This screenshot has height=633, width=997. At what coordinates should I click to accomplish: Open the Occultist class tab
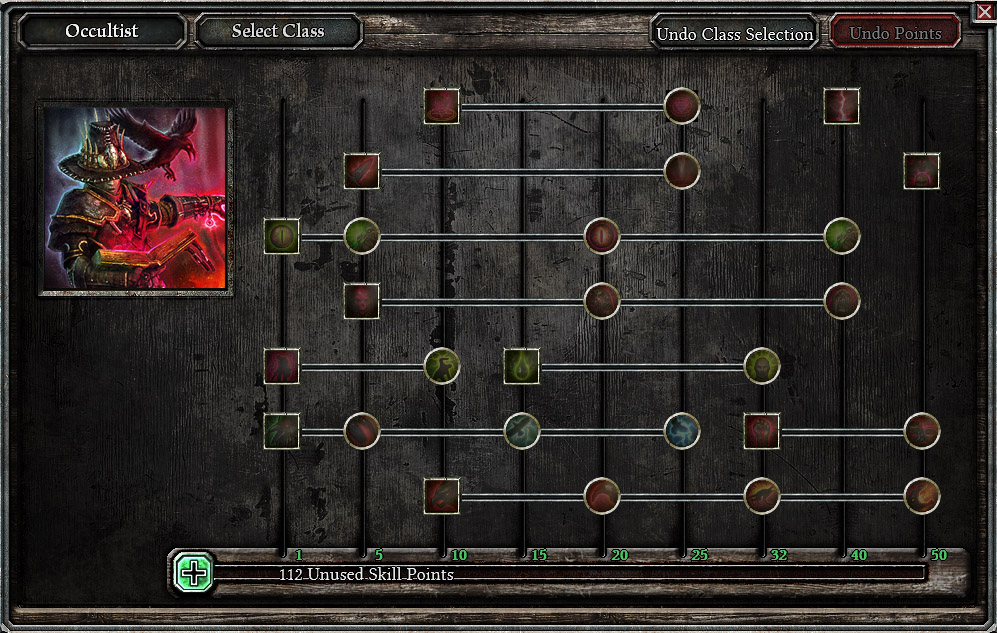102,31
